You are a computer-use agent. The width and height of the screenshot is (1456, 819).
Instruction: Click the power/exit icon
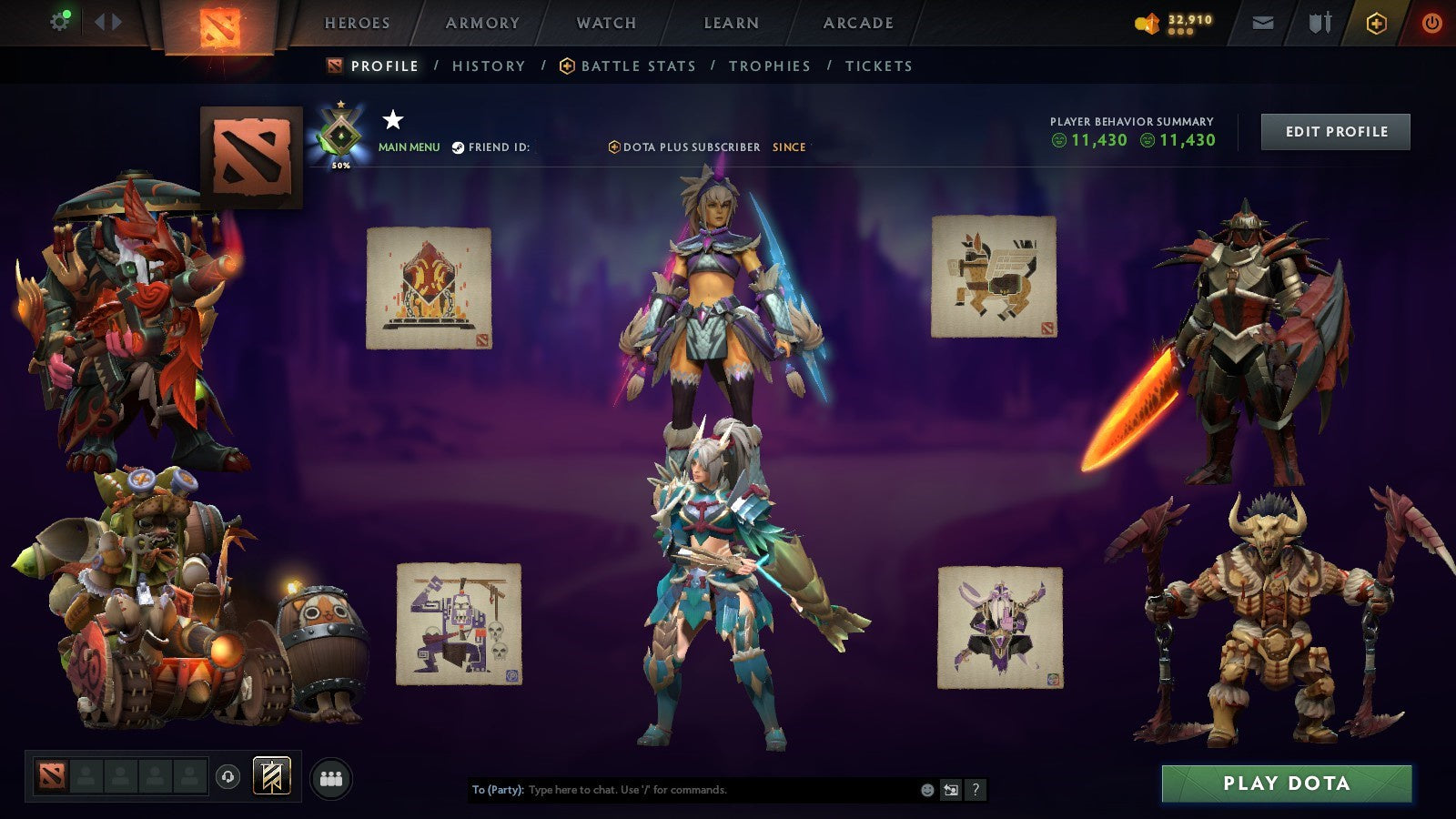1431,24
